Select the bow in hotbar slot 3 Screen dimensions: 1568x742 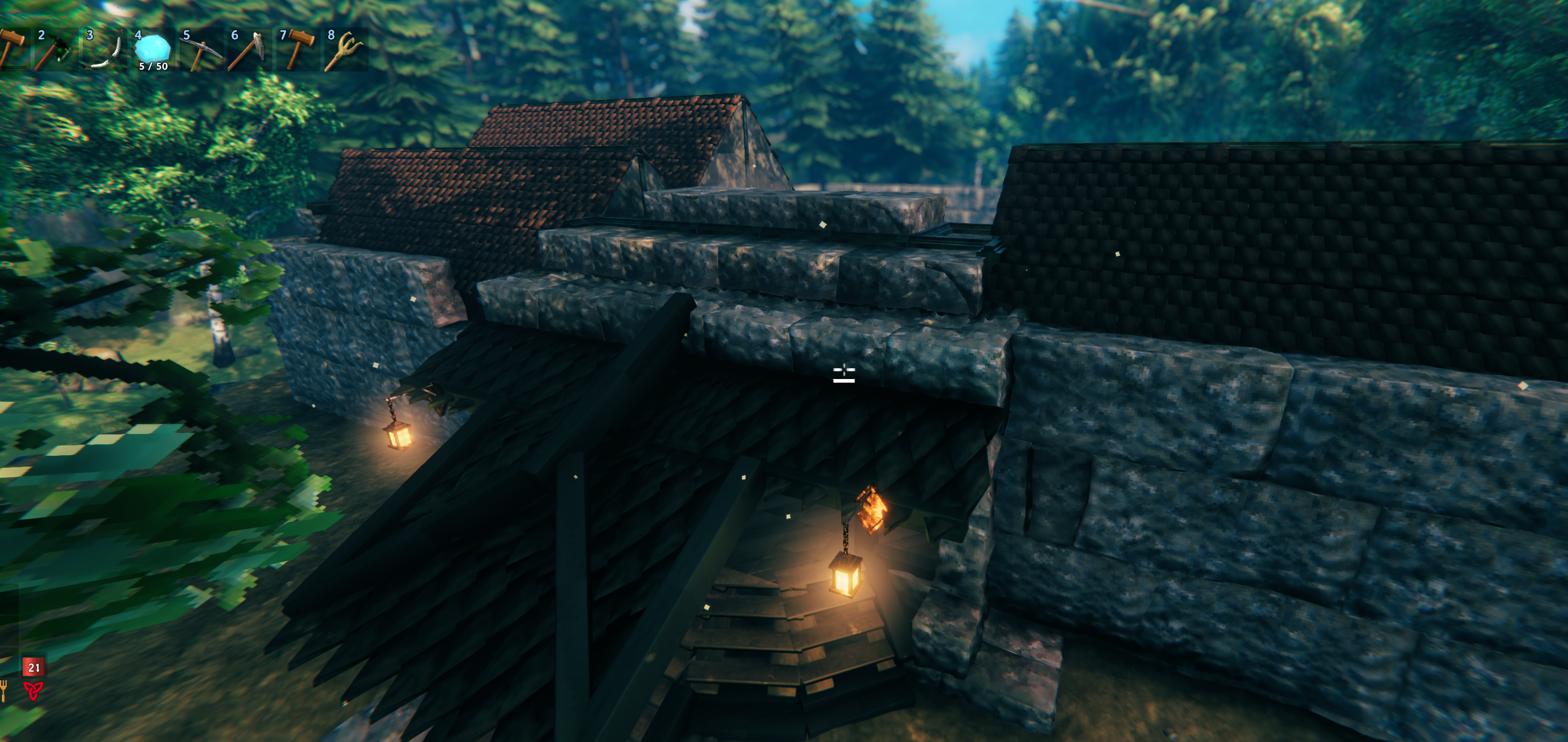coord(104,50)
